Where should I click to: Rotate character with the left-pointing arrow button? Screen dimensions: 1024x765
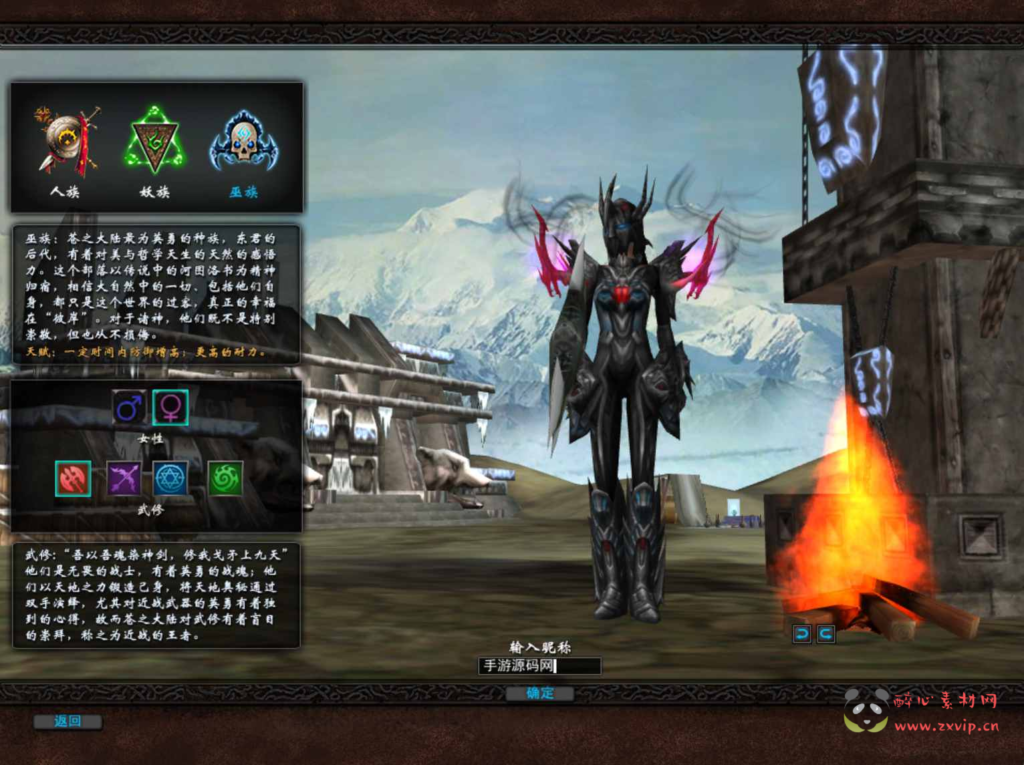pos(802,634)
